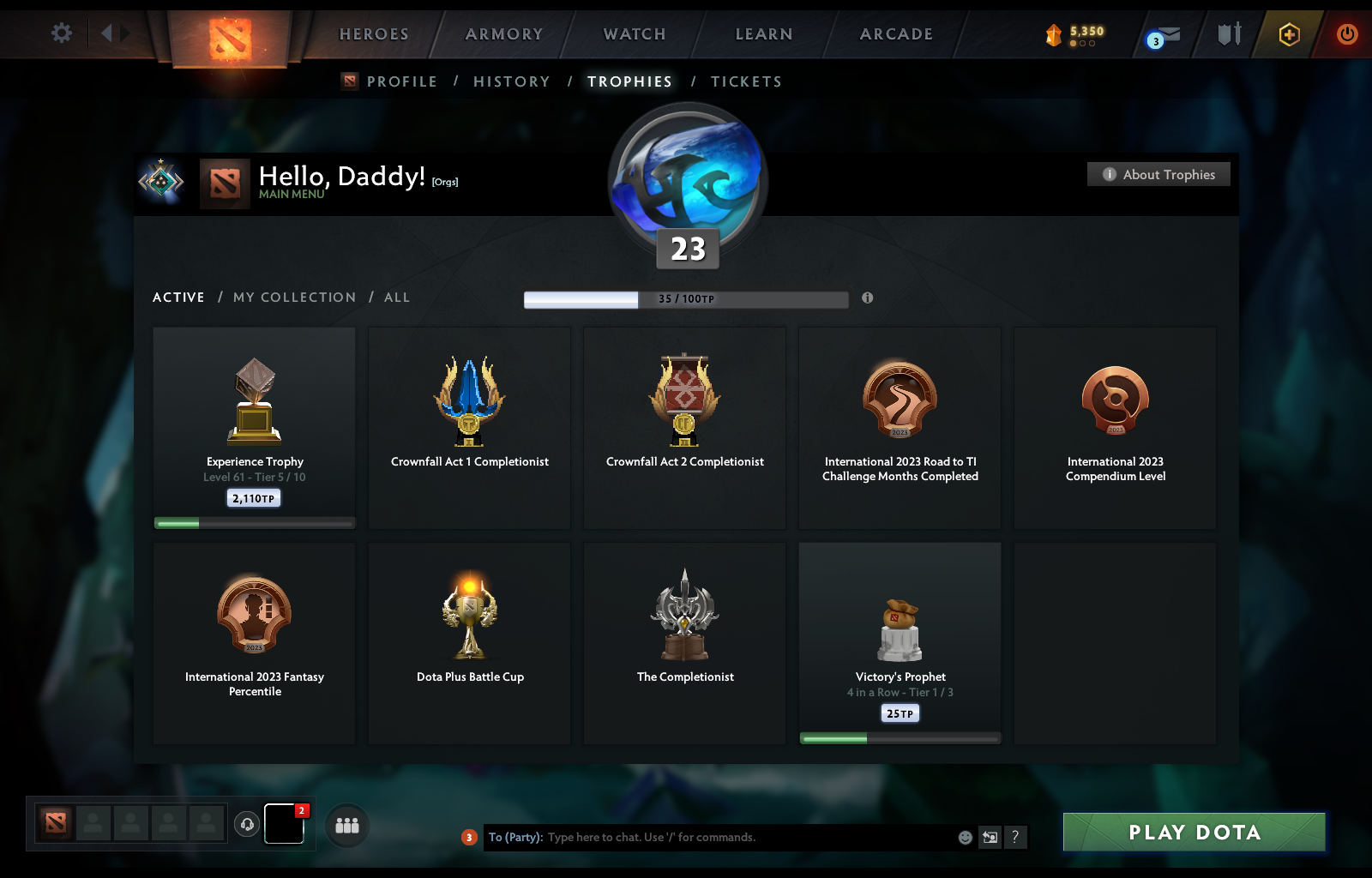Image resolution: width=1372 pixels, height=878 pixels.
Task: Click the 35/100TP progress bar
Action: [x=683, y=299]
